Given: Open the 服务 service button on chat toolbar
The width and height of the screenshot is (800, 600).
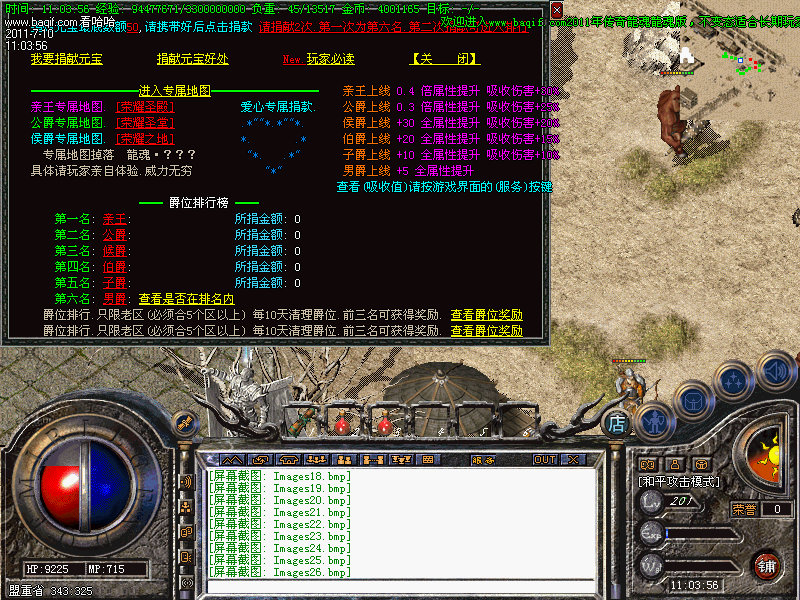Looking at the screenshot, I should click(x=483, y=460).
